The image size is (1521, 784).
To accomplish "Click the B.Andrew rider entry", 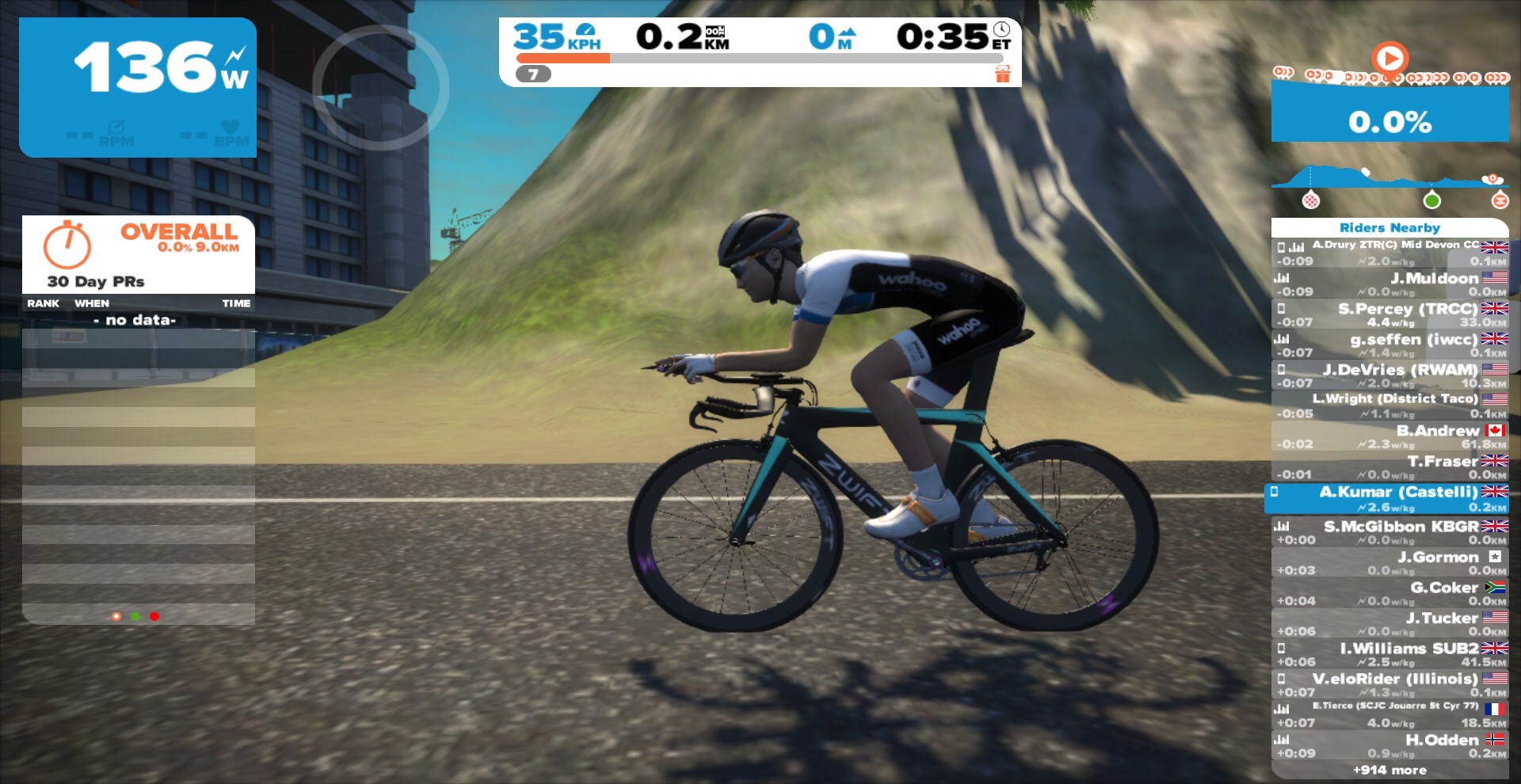I will pyautogui.click(x=1390, y=436).
